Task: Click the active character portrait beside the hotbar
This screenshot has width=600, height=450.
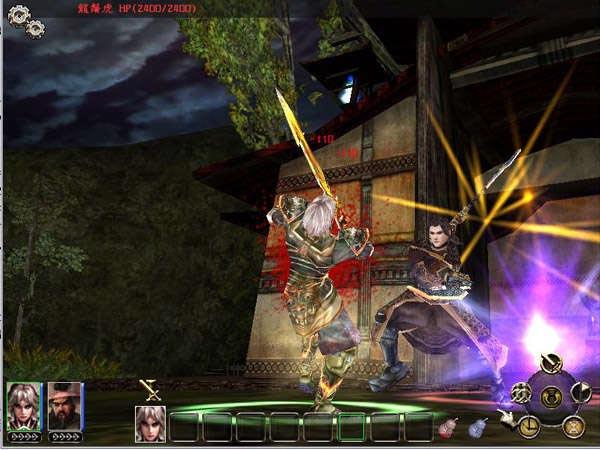Action: (x=150, y=424)
